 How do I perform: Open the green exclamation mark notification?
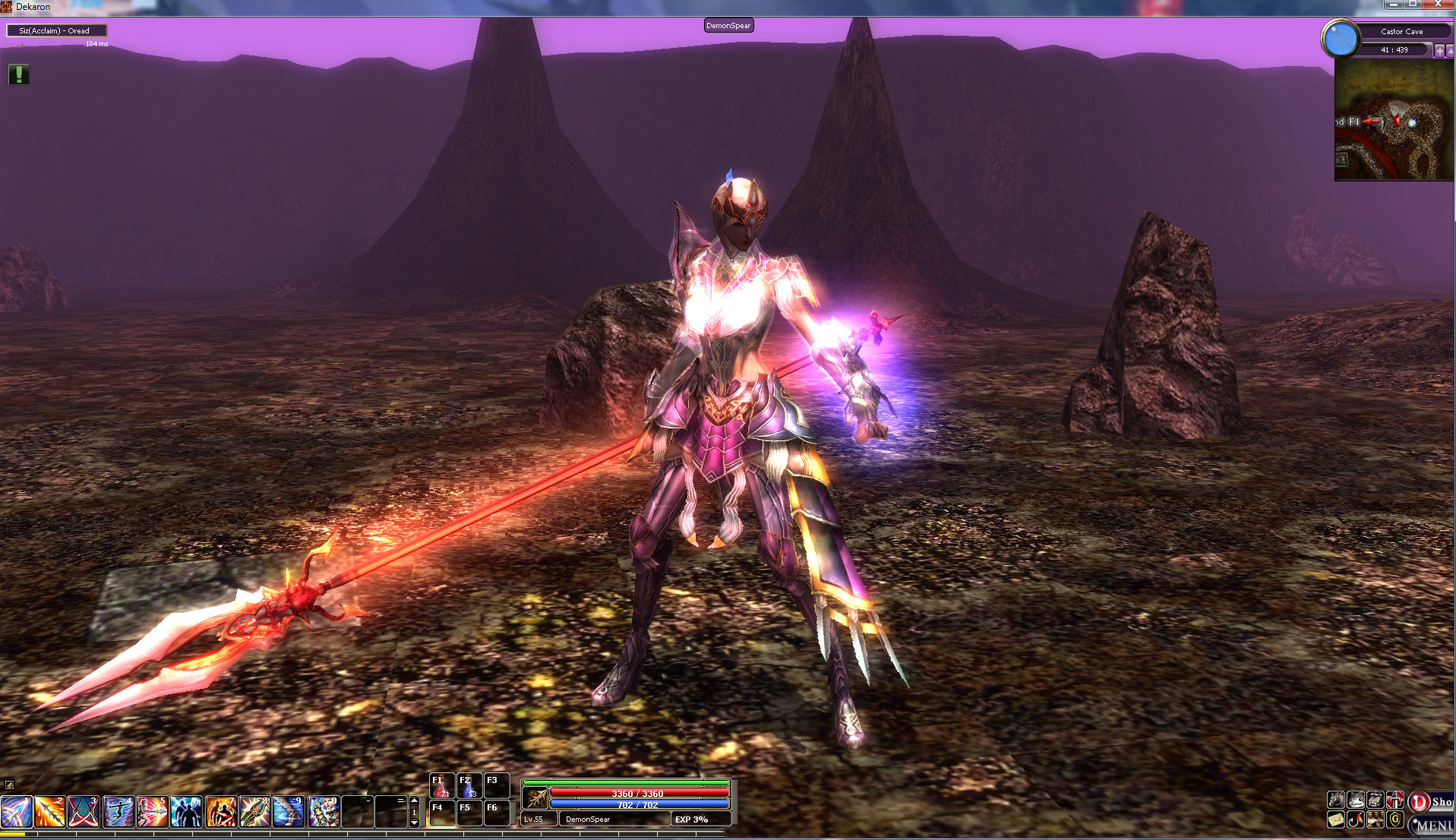point(18,74)
